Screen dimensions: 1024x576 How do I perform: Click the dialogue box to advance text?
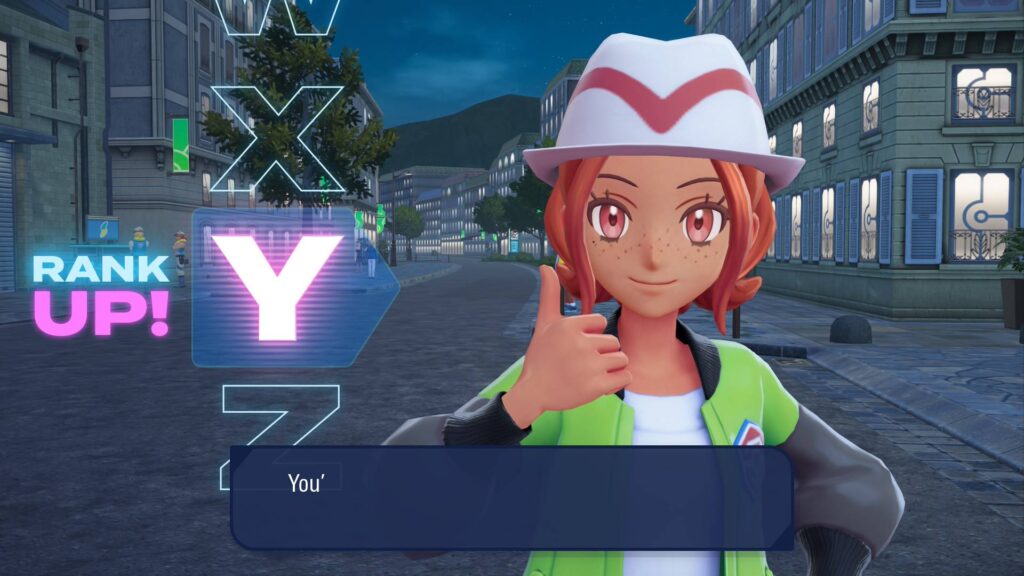tap(512, 497)
